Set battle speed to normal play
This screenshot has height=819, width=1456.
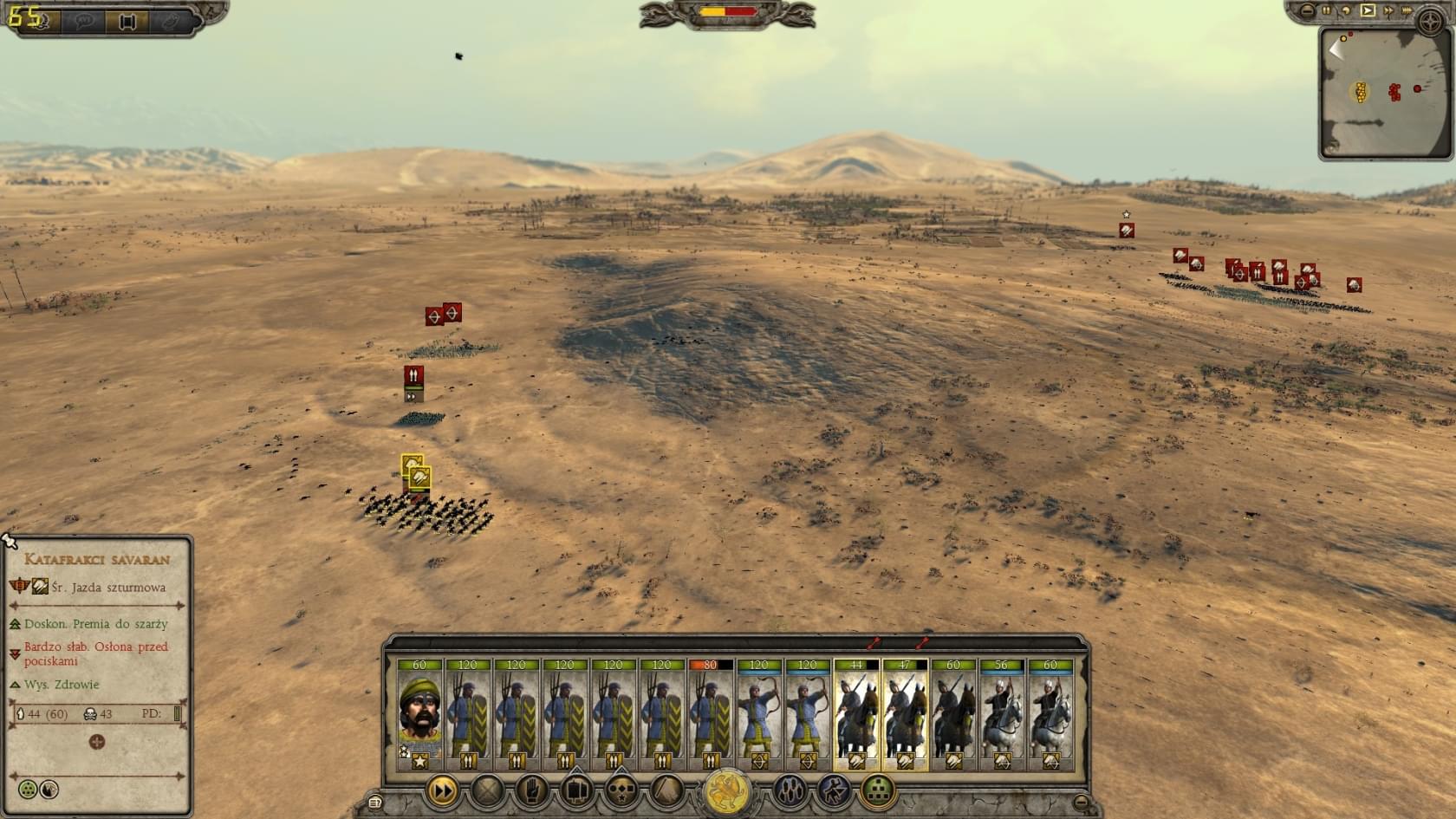[1368, 10]
